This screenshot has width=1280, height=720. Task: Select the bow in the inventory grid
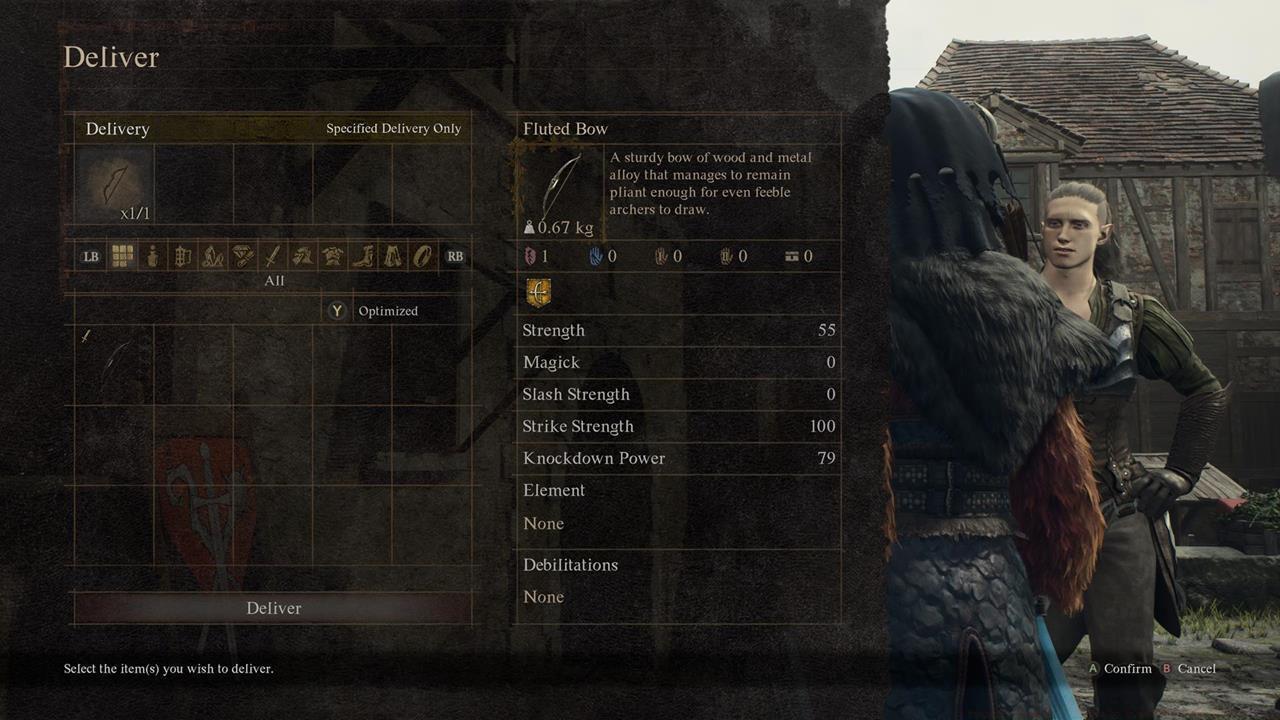113,364
